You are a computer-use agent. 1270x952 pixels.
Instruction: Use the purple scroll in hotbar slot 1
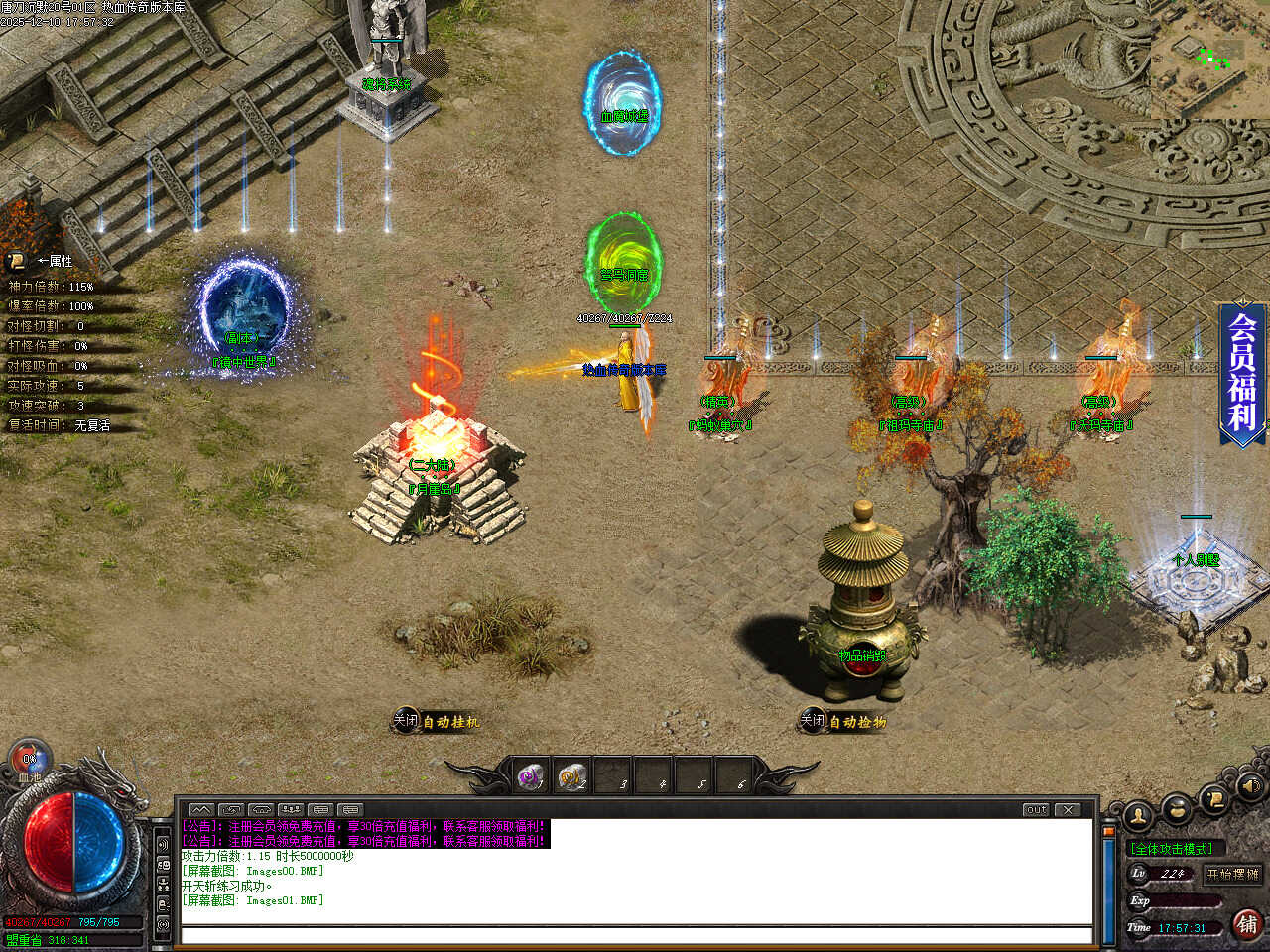(x=532, y=776)
